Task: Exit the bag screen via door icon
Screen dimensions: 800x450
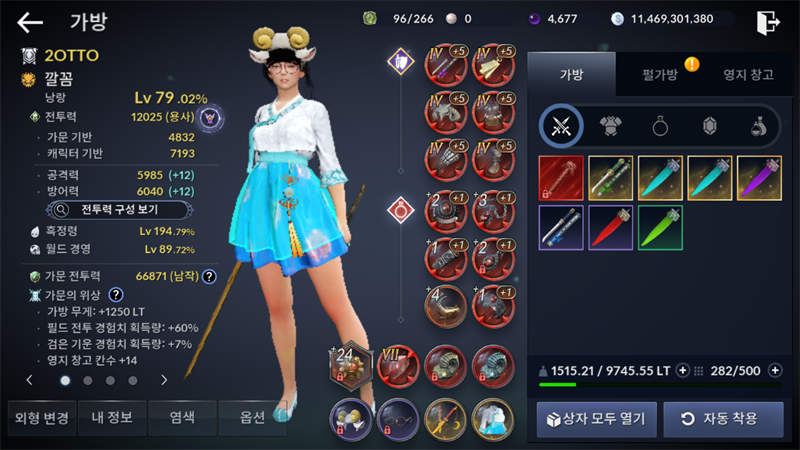Action: (x=767, y=22)
